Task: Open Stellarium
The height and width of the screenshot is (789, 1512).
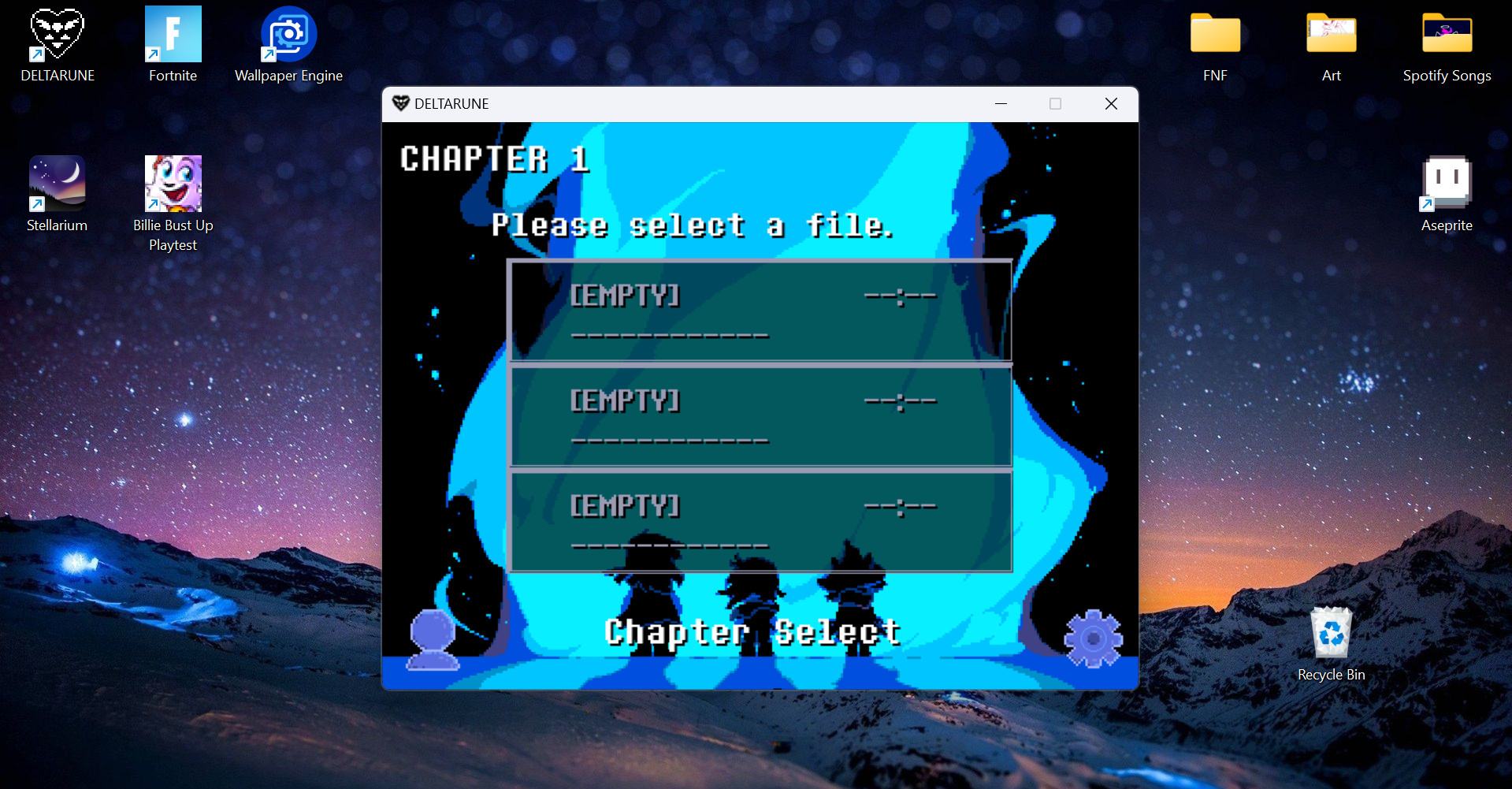Action: (56, 182)
